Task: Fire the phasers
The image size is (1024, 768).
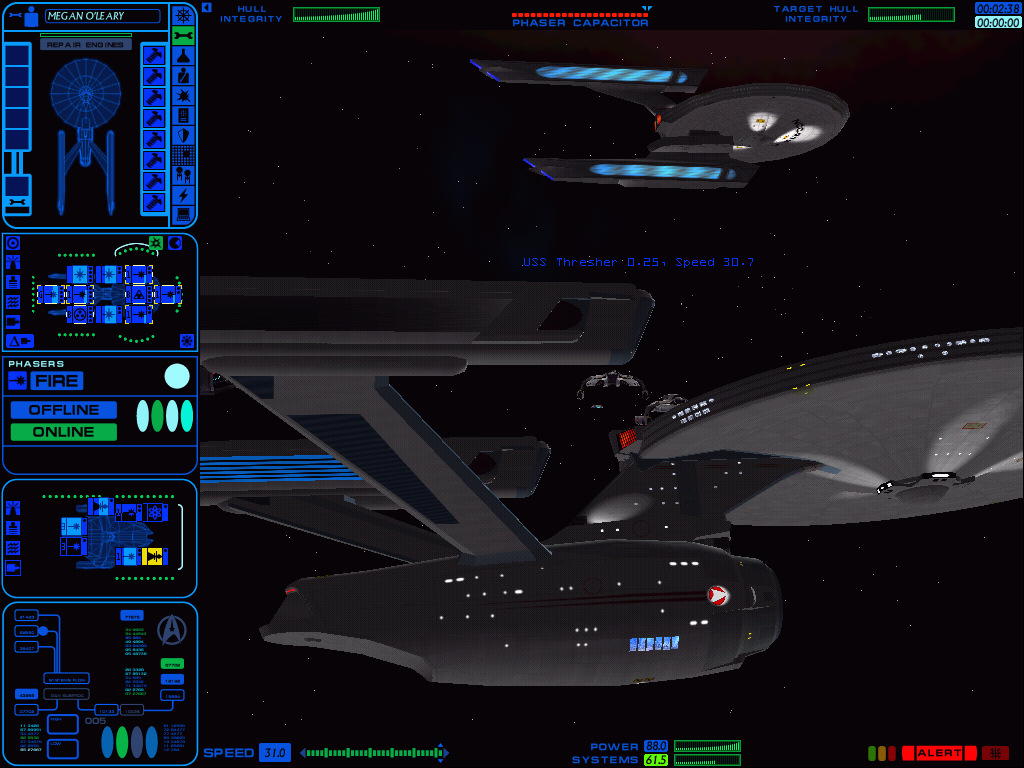Action: [57, 381]
